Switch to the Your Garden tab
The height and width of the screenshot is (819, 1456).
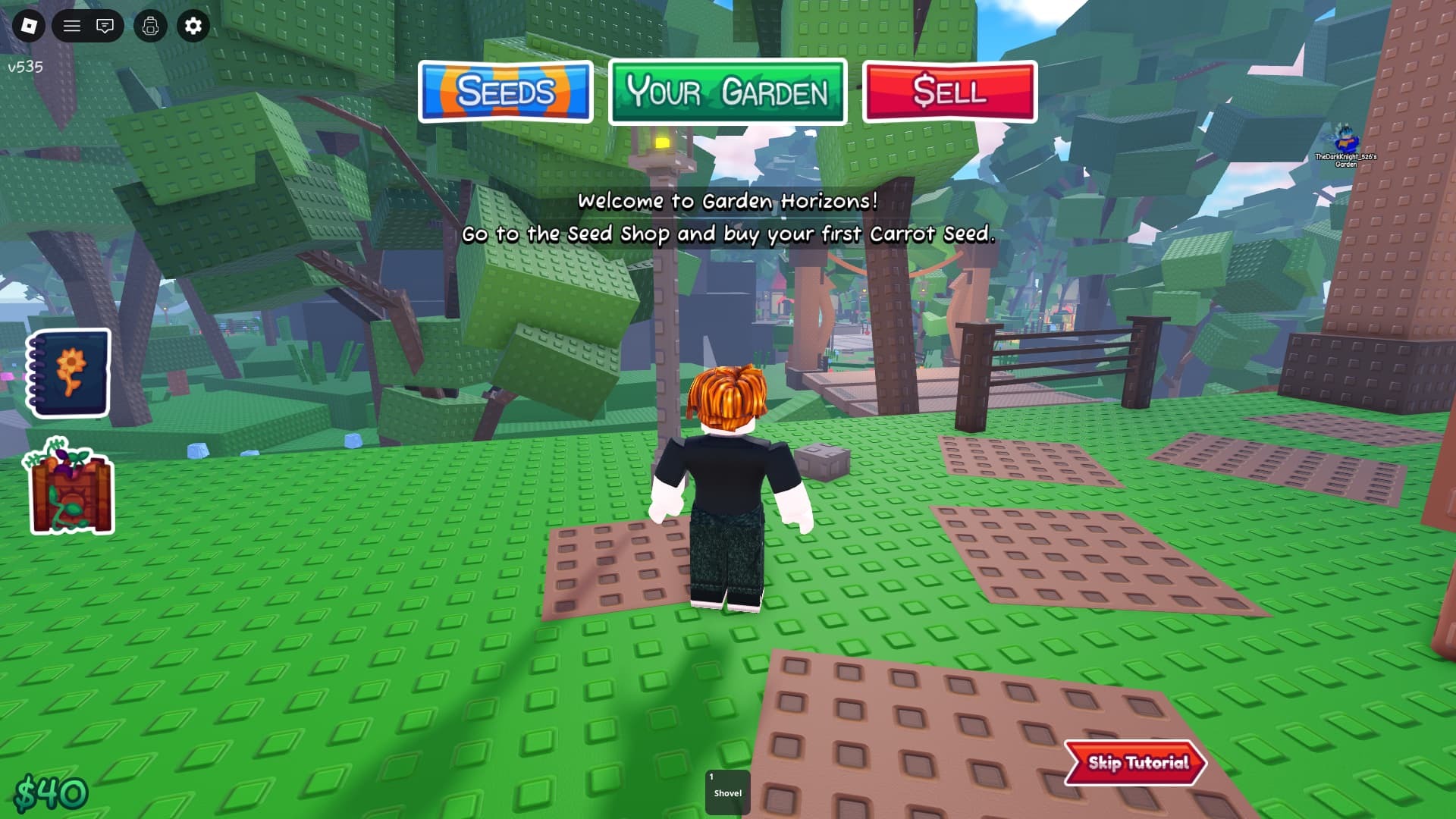click(x=726, y=93)
